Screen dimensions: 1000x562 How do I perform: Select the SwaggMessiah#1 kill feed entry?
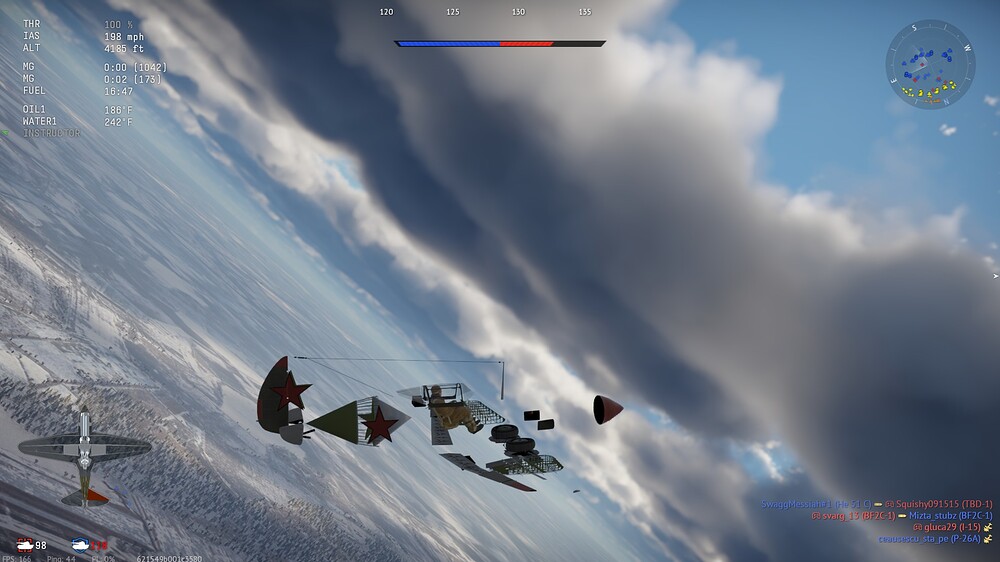(x=876, y=504)
